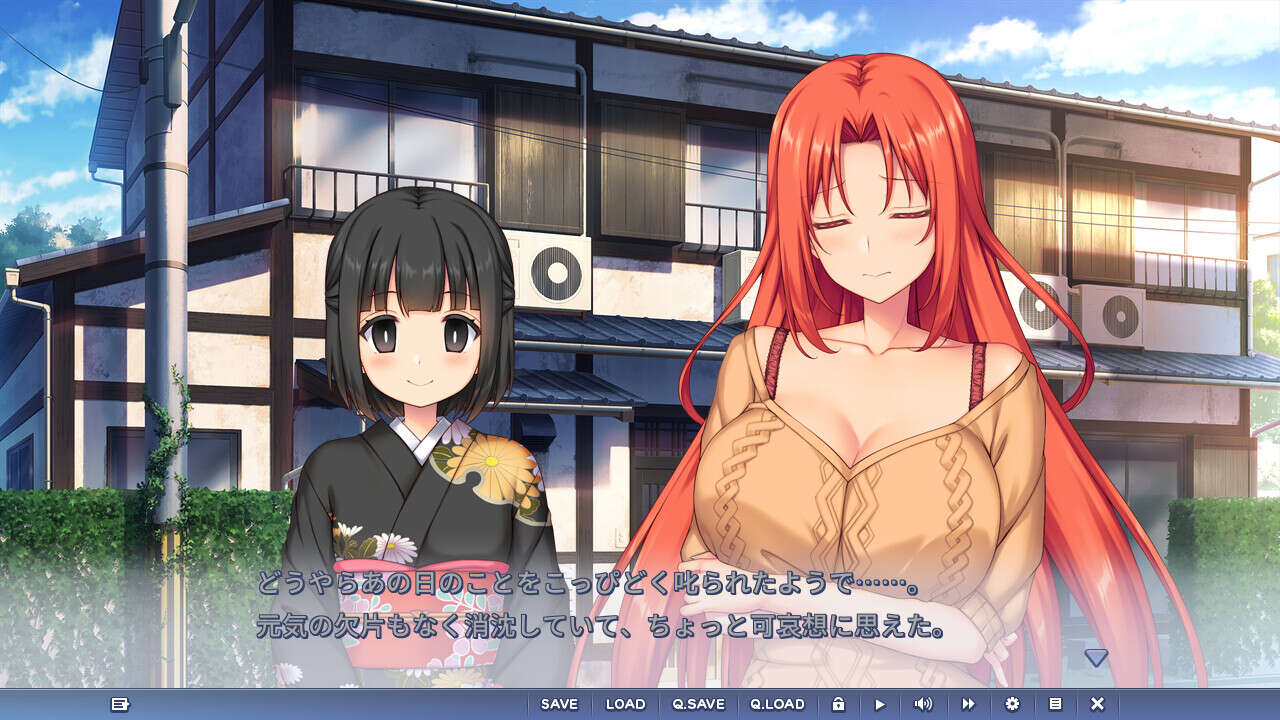Viewport: 1280px width, 720px height.
Task: Click the speaker voice icon
Action: 923,704
